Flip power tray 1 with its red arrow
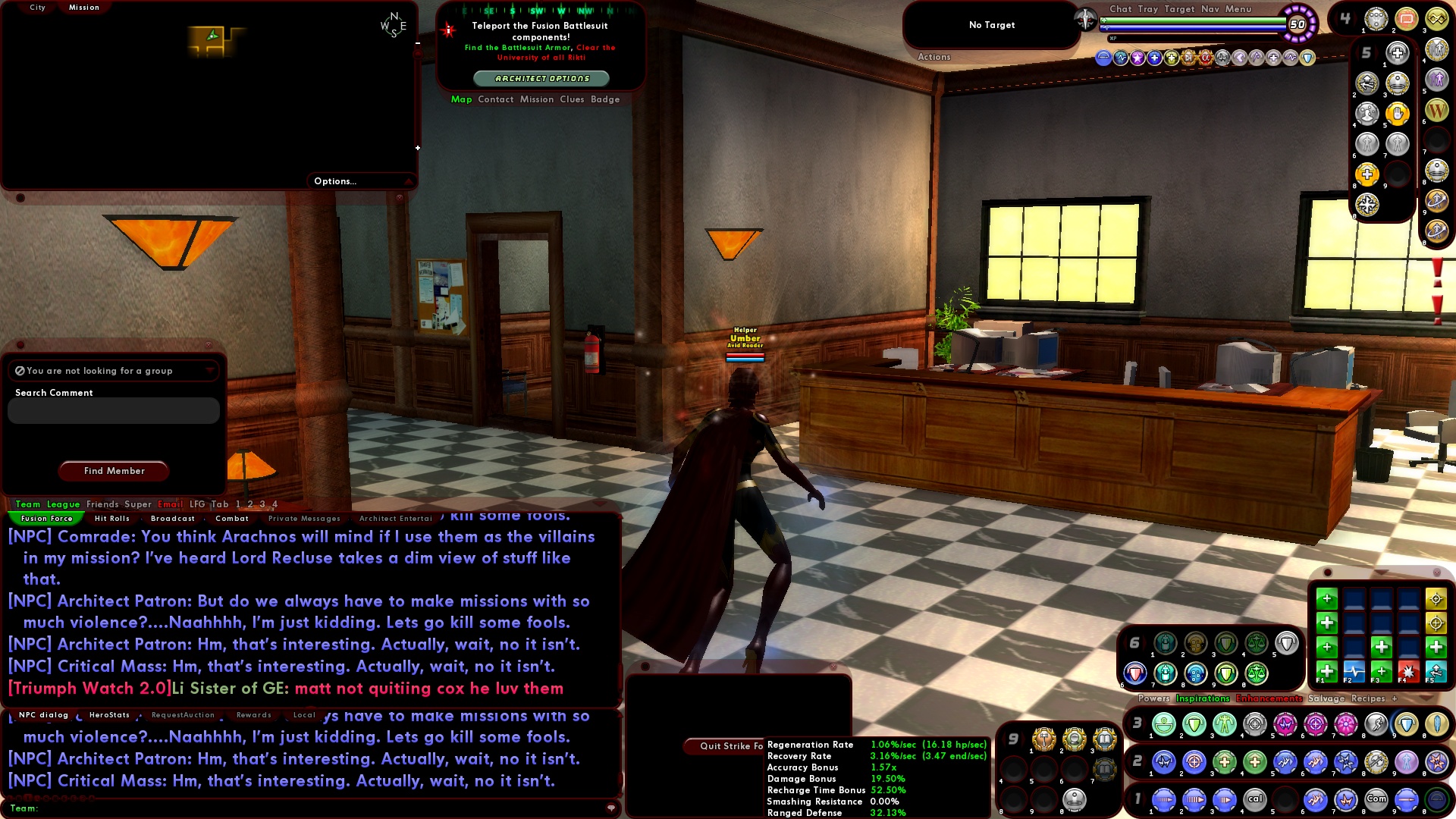Viewport: 1456px width, 819px height. click(x=1147, y=798)
